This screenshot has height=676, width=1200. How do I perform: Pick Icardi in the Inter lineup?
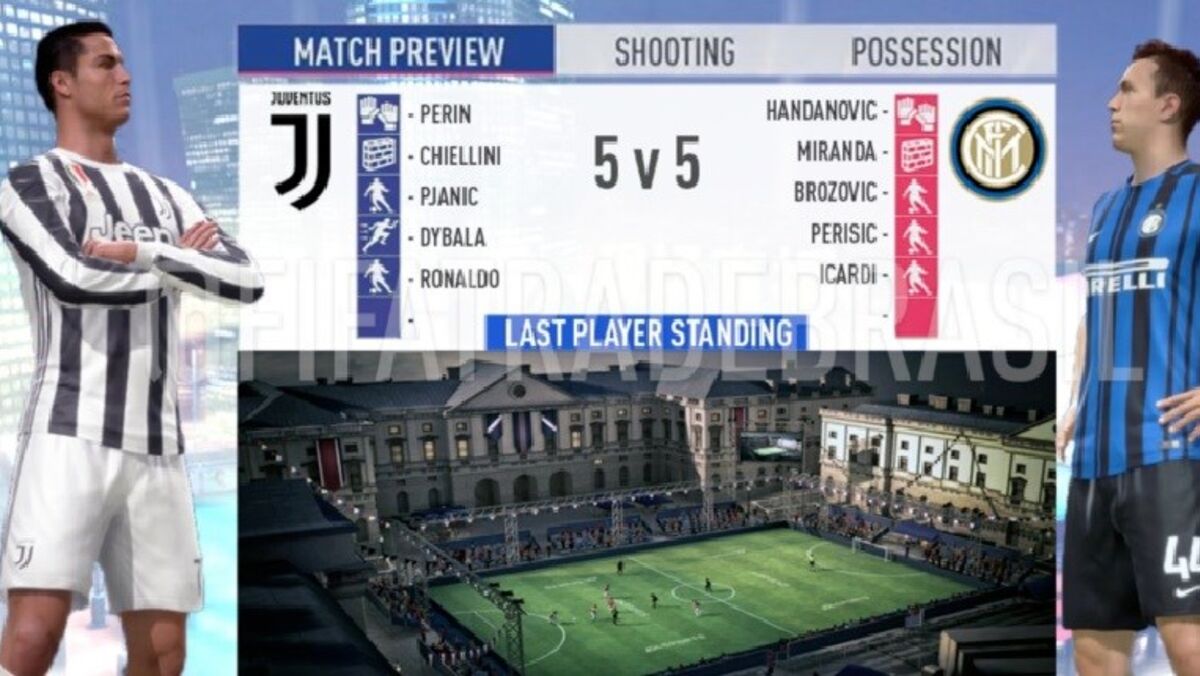click(848, 274)
